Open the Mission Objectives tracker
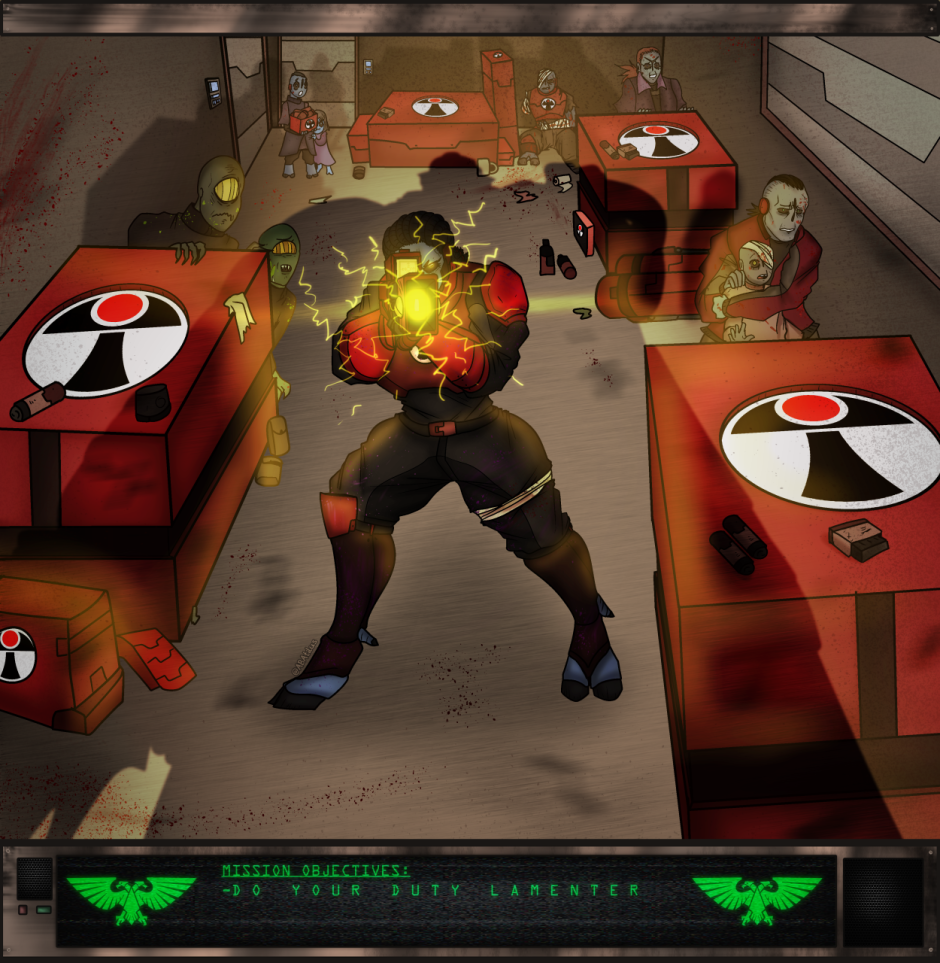 point(316,871)
